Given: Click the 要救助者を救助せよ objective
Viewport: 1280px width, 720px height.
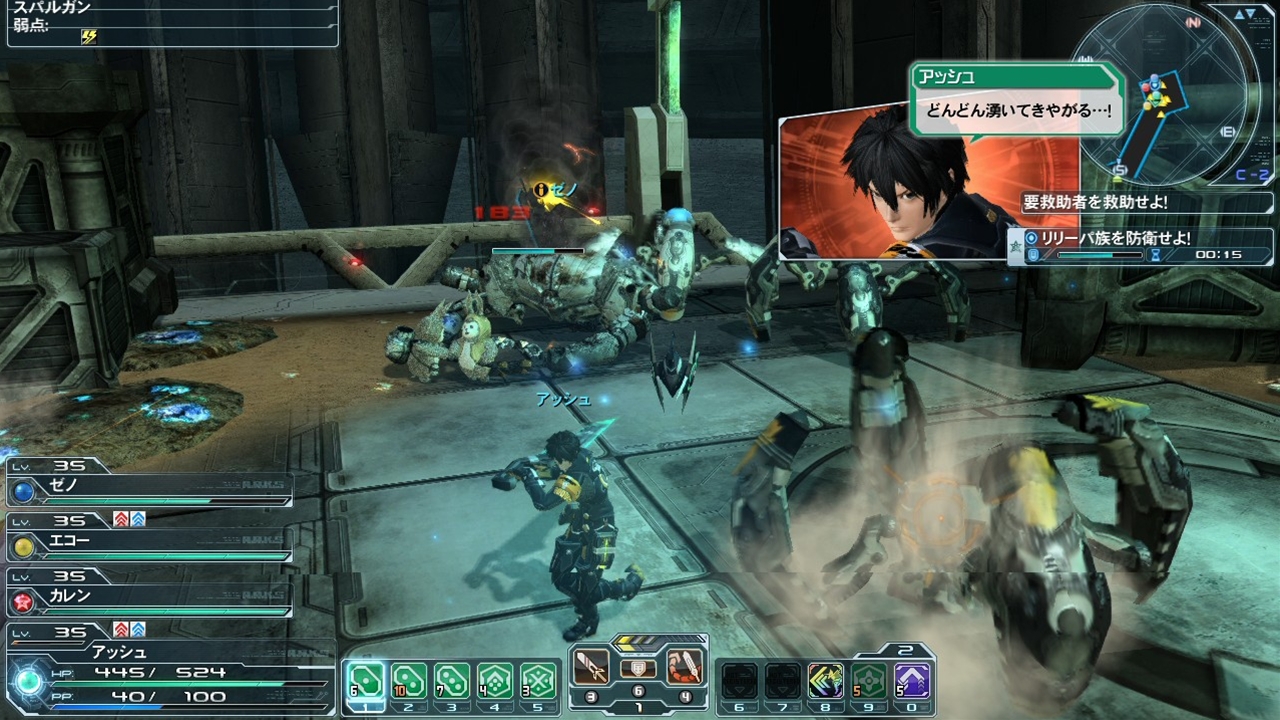Looking at the screenshot, I should point(1095,202).
